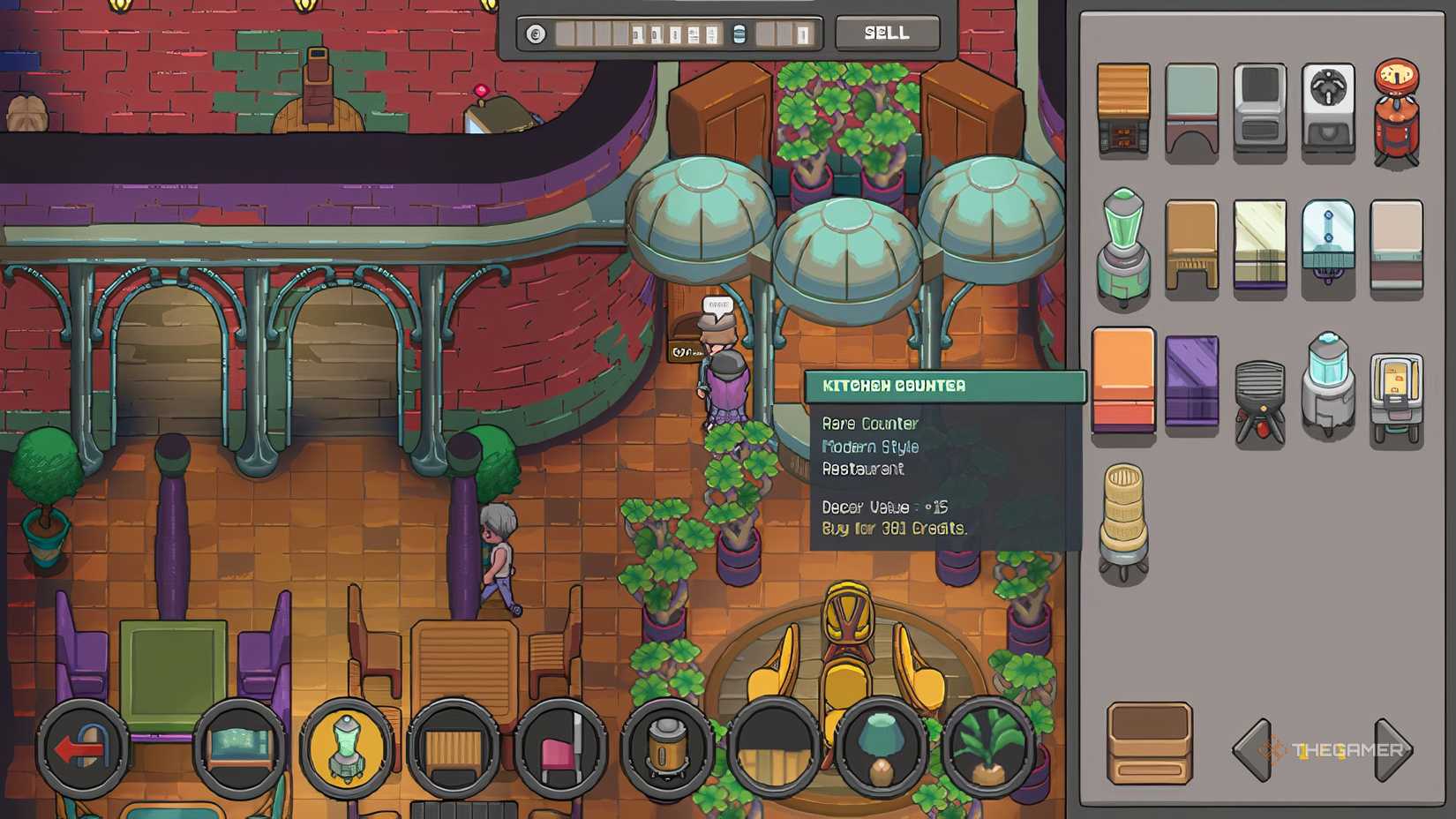
Task: Select the highlighted green blender hotbar slot
Action: point(349,750)
